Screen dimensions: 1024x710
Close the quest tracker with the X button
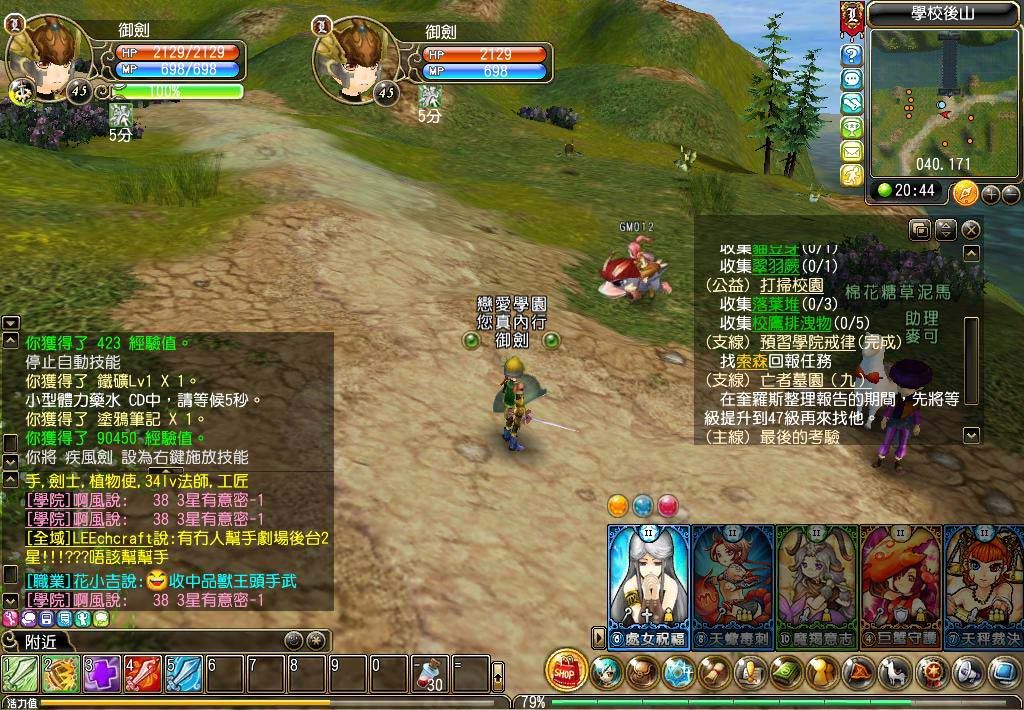point(970,230)
